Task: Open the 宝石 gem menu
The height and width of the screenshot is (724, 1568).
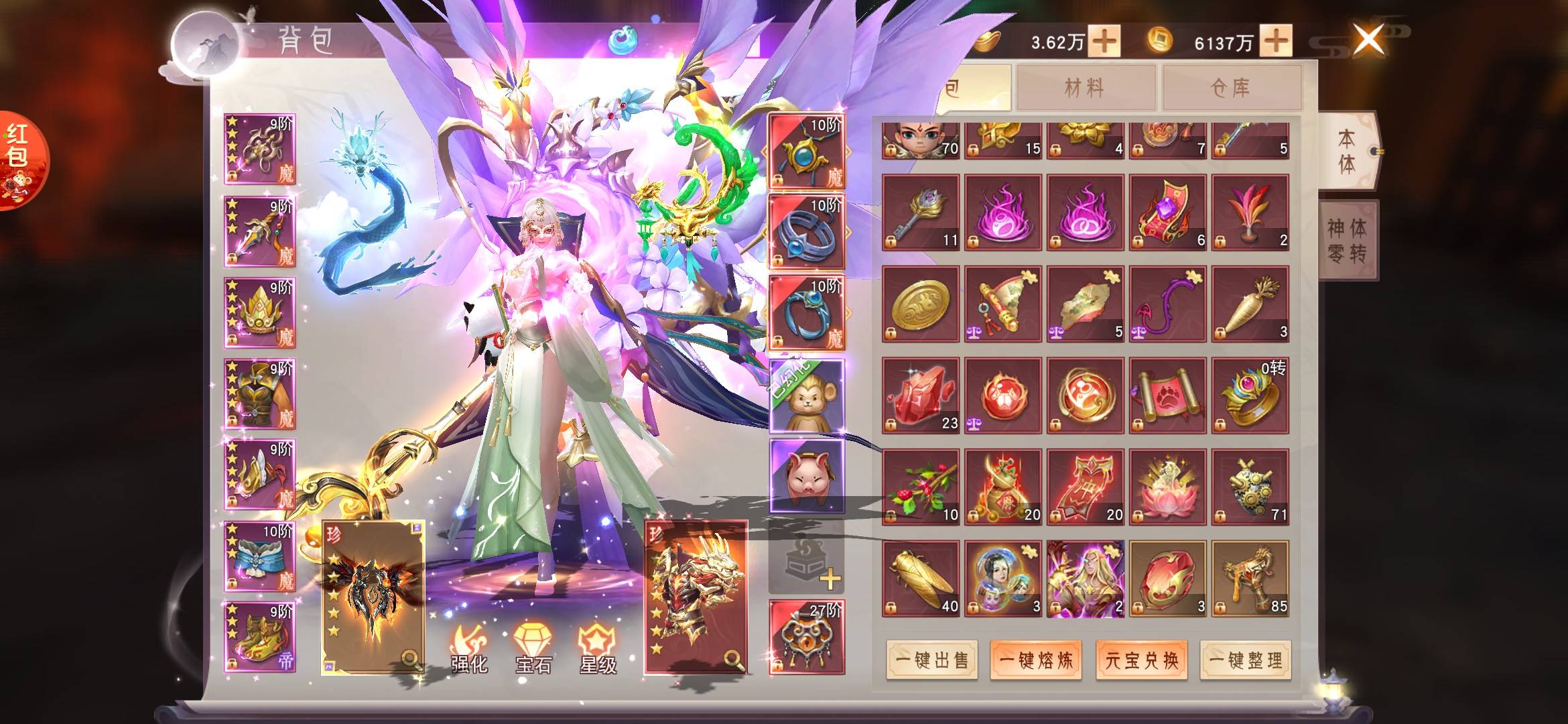Action: pyautogui.click(x=533, y=650)
